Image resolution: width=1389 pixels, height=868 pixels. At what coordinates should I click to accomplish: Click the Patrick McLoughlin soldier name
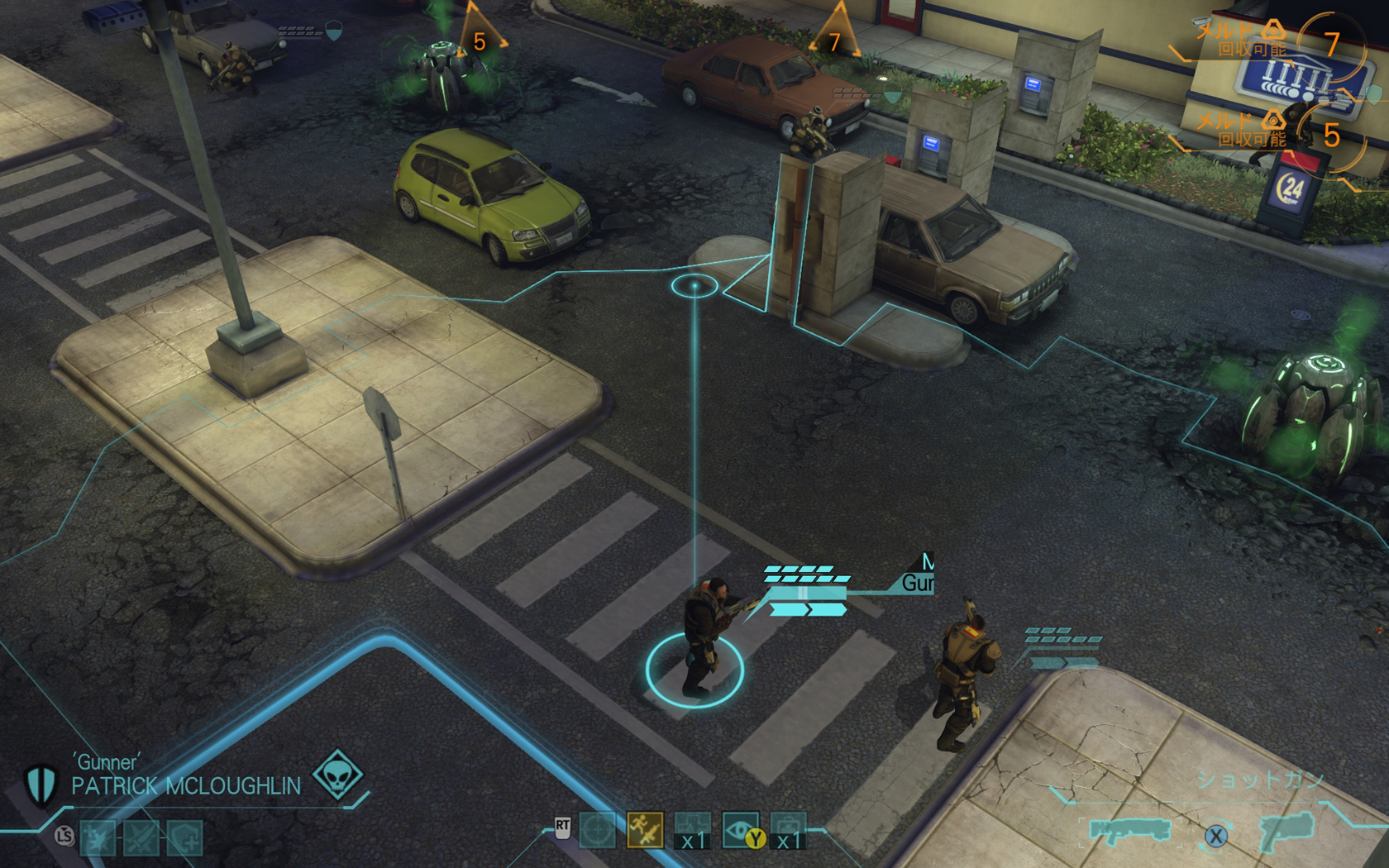(186, 786)
